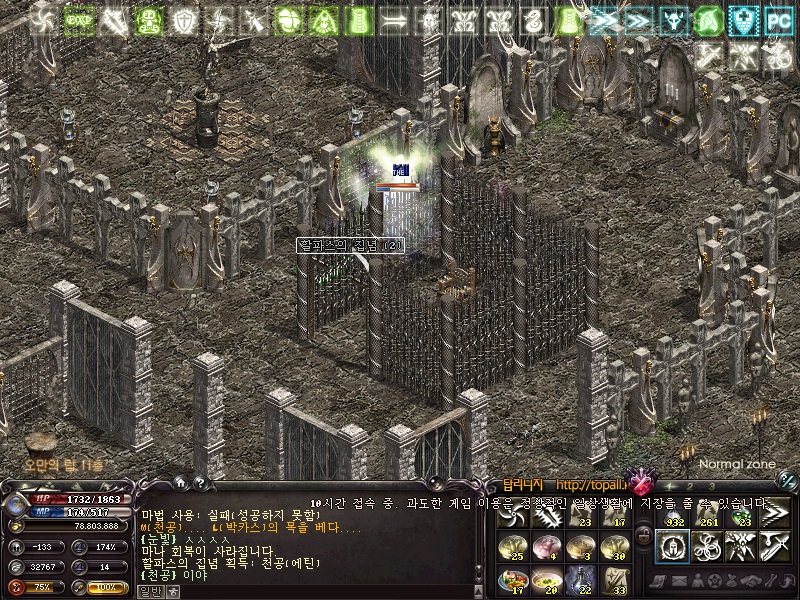The height and width of the screenshot is (600, 800).
Task: Click the PC buff icon
Action: click(x=777, y=18)
